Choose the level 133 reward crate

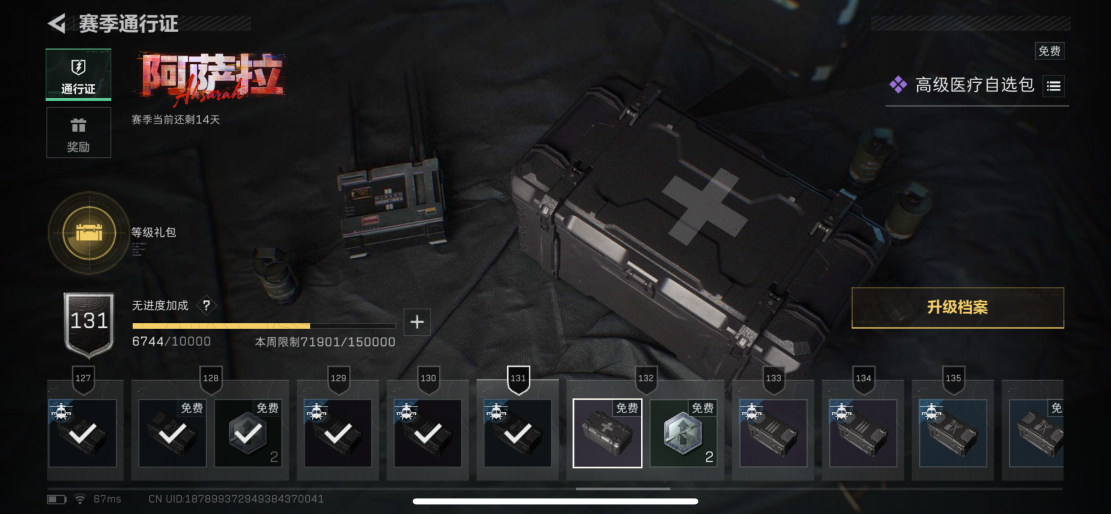[773, 433]
